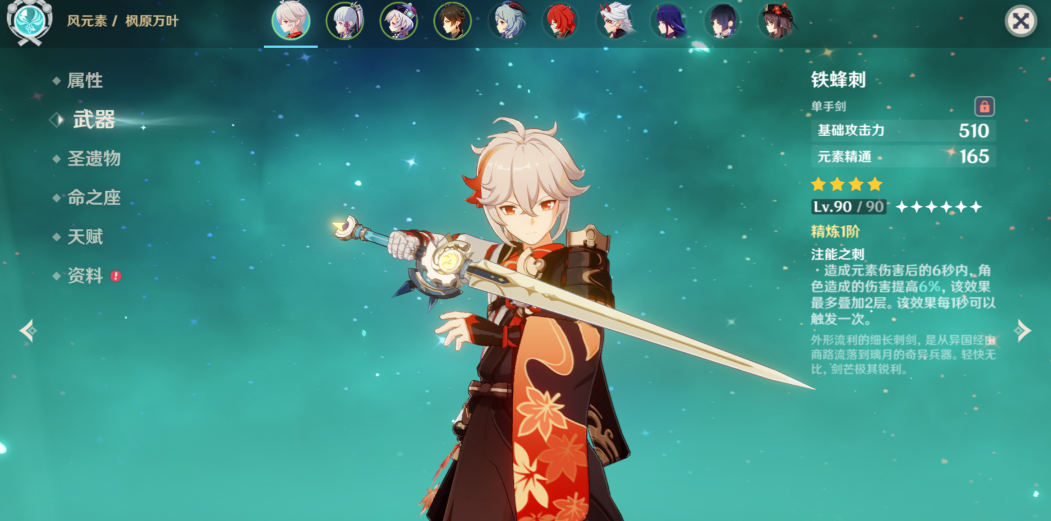Select Kazuha's portrait in the party bar

pyautogui.click(x=291, y=21)
